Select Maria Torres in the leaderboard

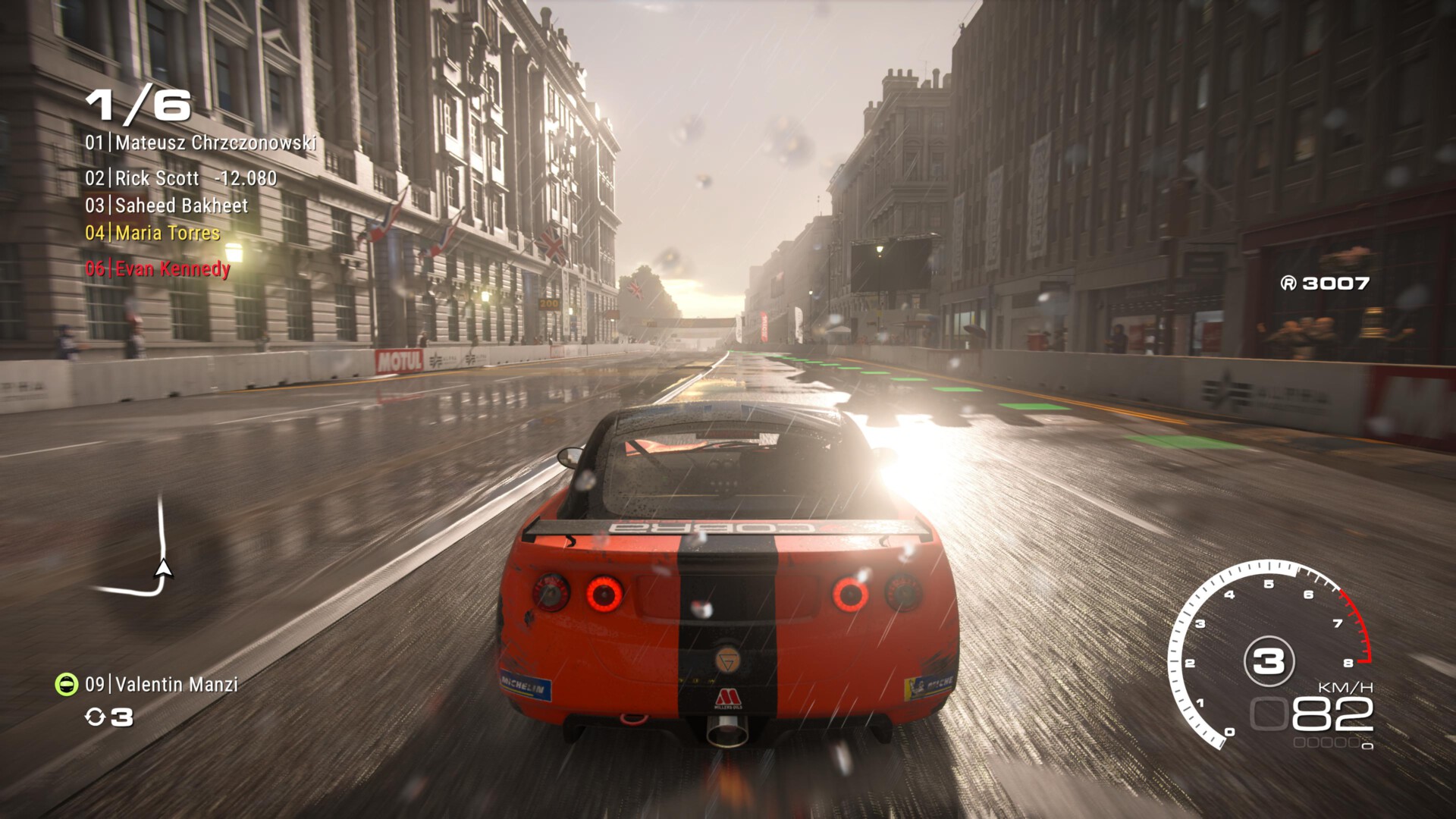pyautogui.click(x=152, y=233)
